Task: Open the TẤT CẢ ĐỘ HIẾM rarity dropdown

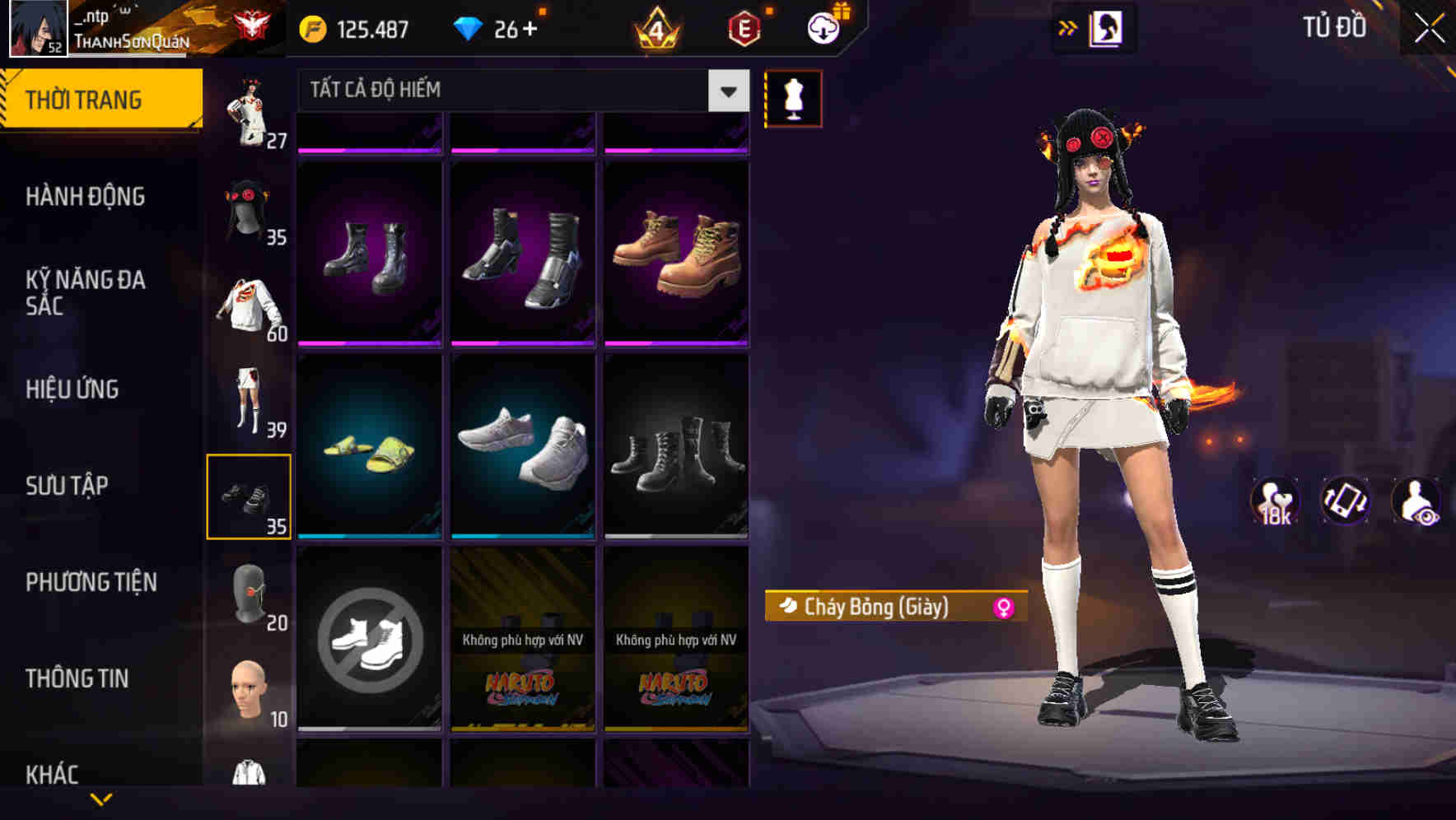Action: tap(519, 91)
